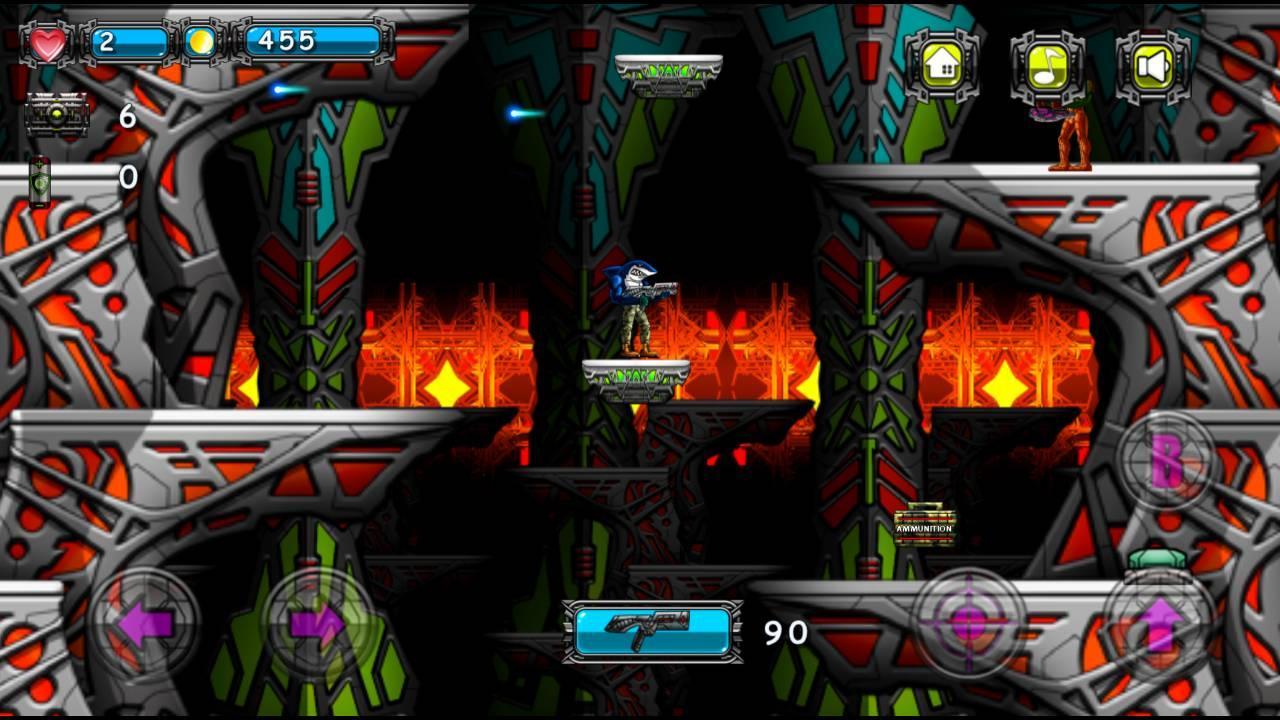Jump with the up arrow button
Viewport: 1280px width, 720px height.
(x=1160, y=624)
